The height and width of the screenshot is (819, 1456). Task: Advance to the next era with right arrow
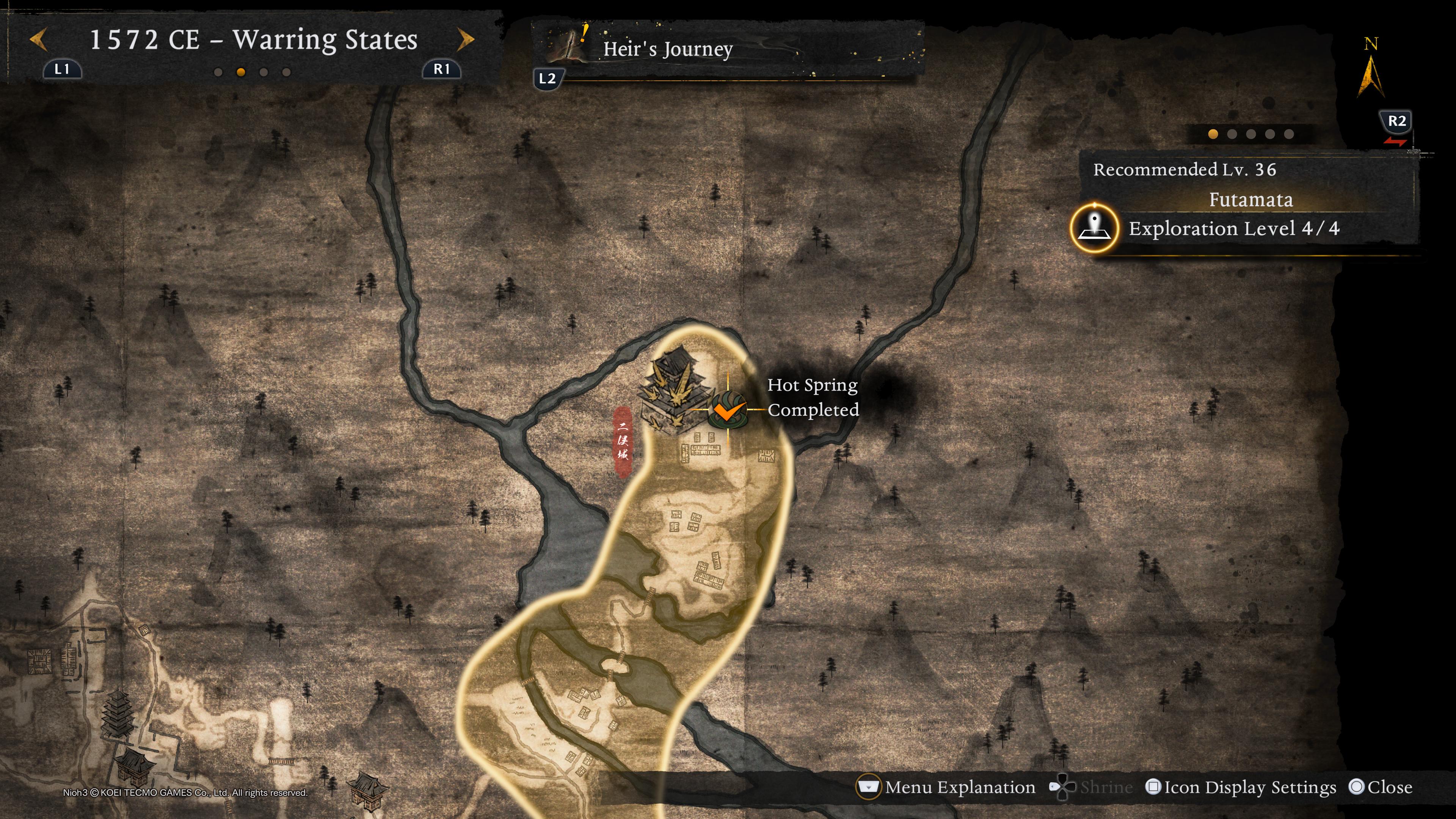point(466,39)
